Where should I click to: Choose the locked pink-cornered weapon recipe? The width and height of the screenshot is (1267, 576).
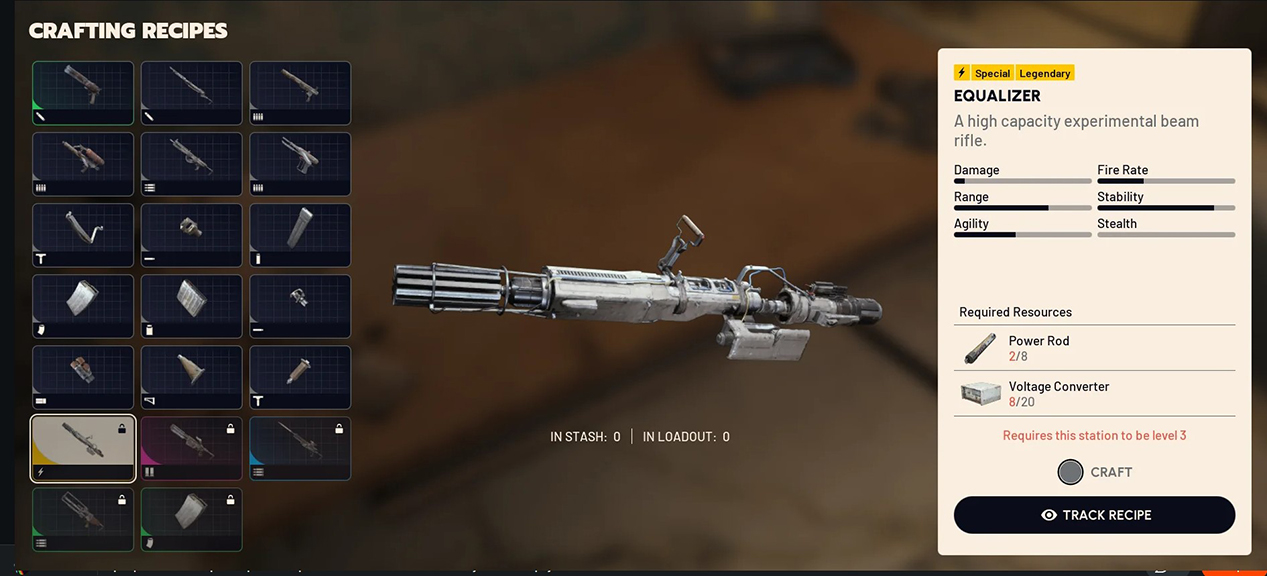191,449
